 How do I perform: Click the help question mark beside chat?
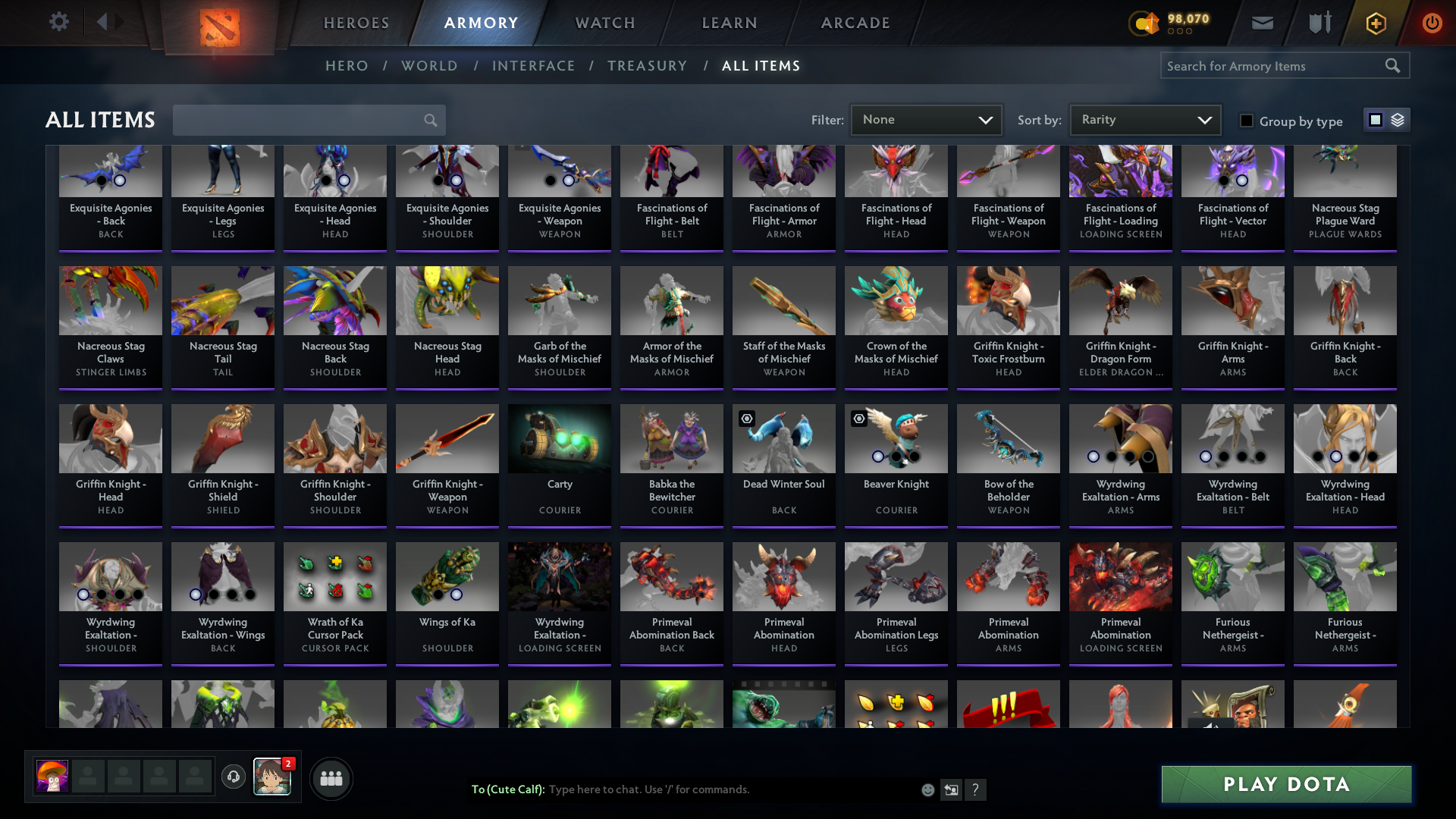pos(977,789)
